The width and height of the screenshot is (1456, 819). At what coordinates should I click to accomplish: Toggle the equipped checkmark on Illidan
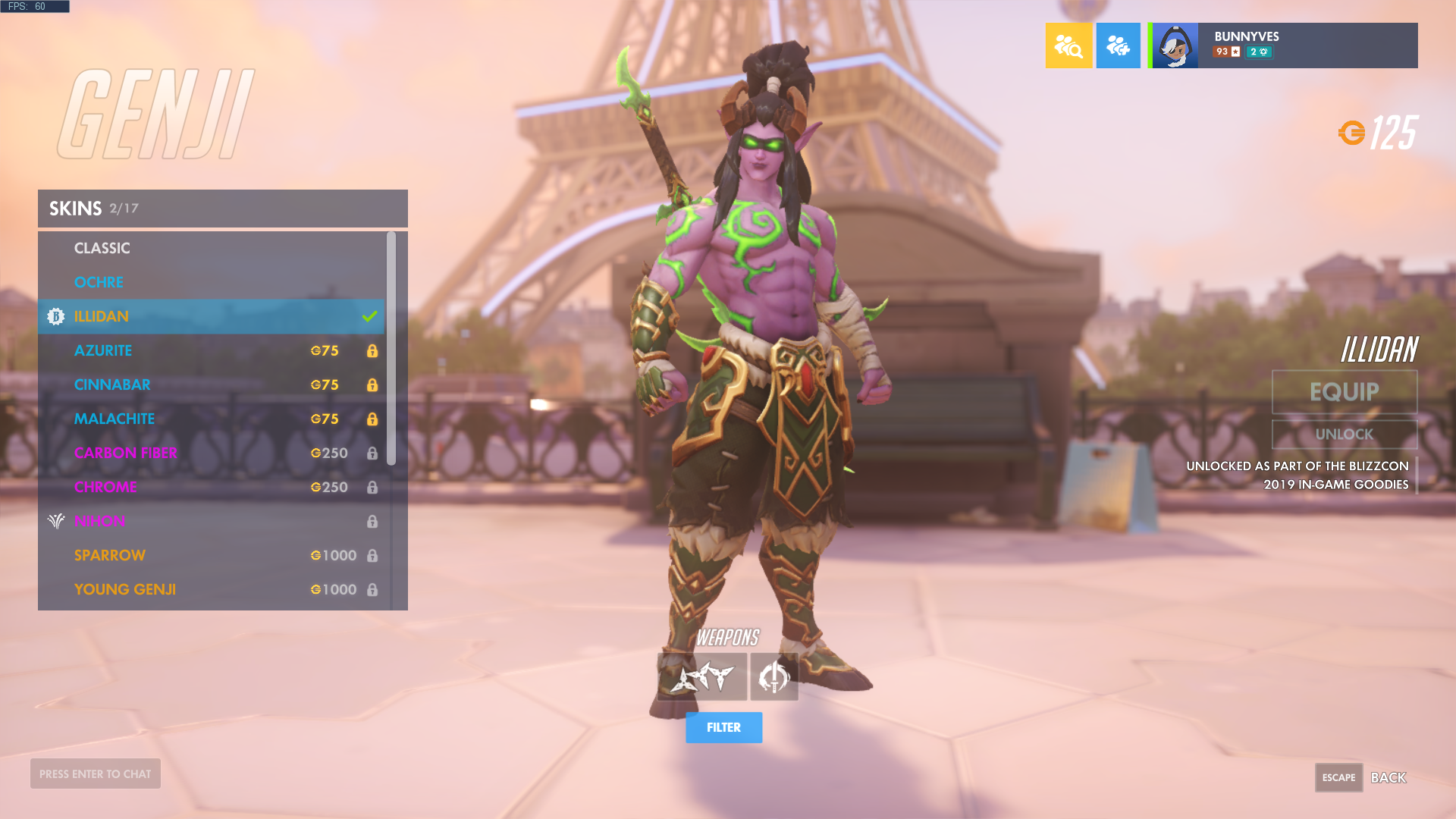point(369,316)
